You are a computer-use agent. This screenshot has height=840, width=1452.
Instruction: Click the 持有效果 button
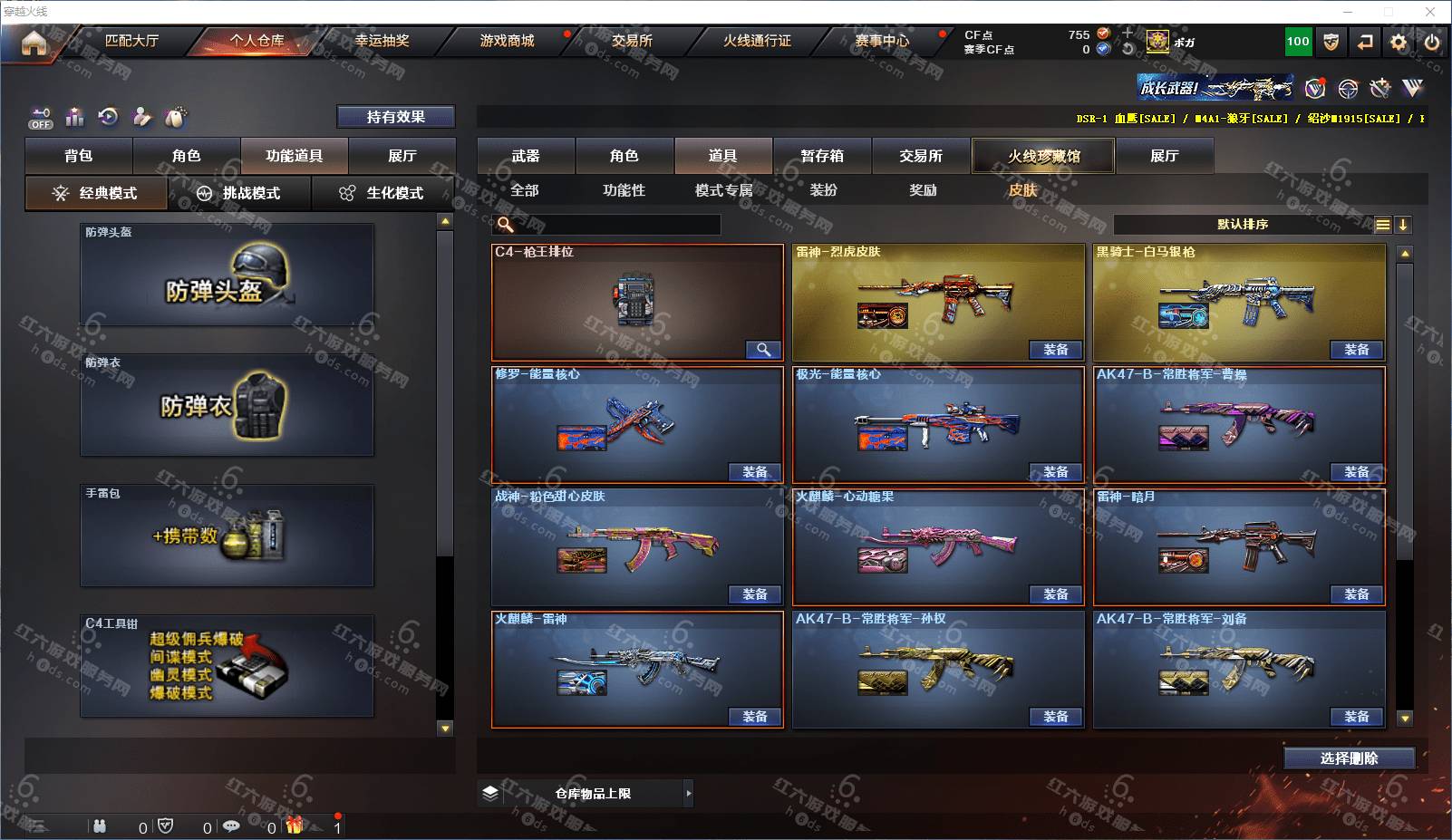coord(395,117)
